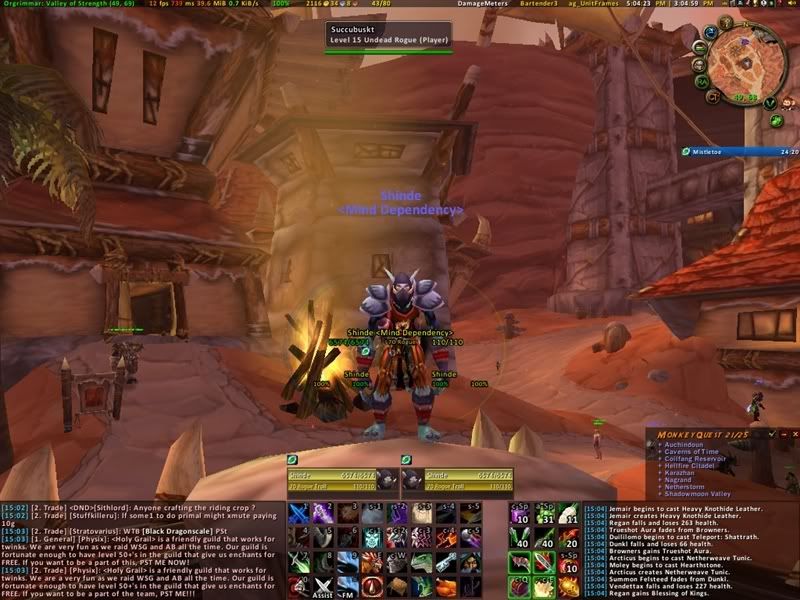Activate the FM macro button
Screen dimensions: 800x600
(345, 582)
